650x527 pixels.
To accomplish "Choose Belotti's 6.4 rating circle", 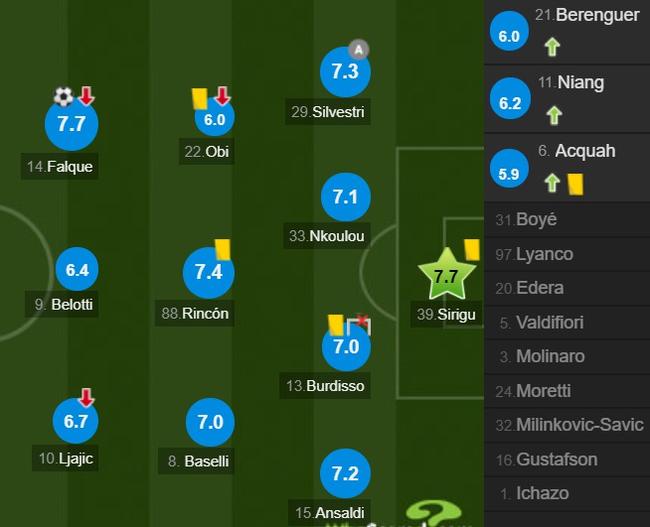I will [x=77, y=270].
